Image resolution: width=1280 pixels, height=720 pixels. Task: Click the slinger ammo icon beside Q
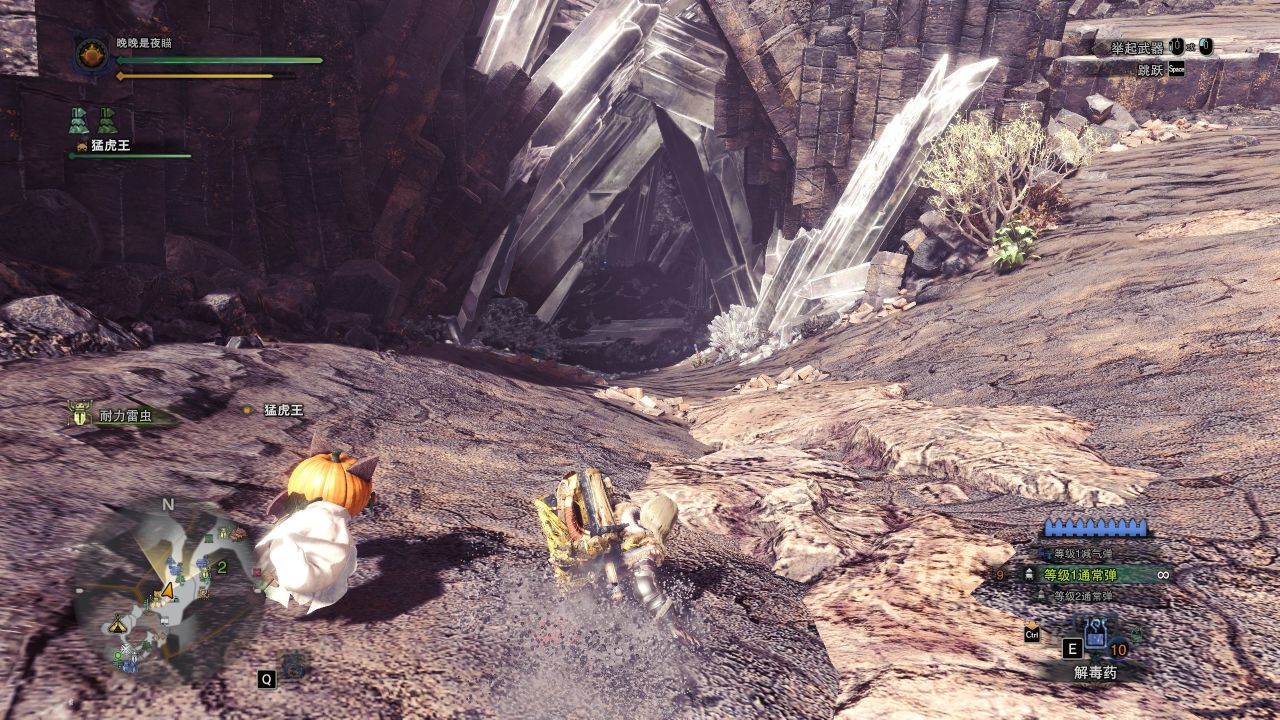294,665
